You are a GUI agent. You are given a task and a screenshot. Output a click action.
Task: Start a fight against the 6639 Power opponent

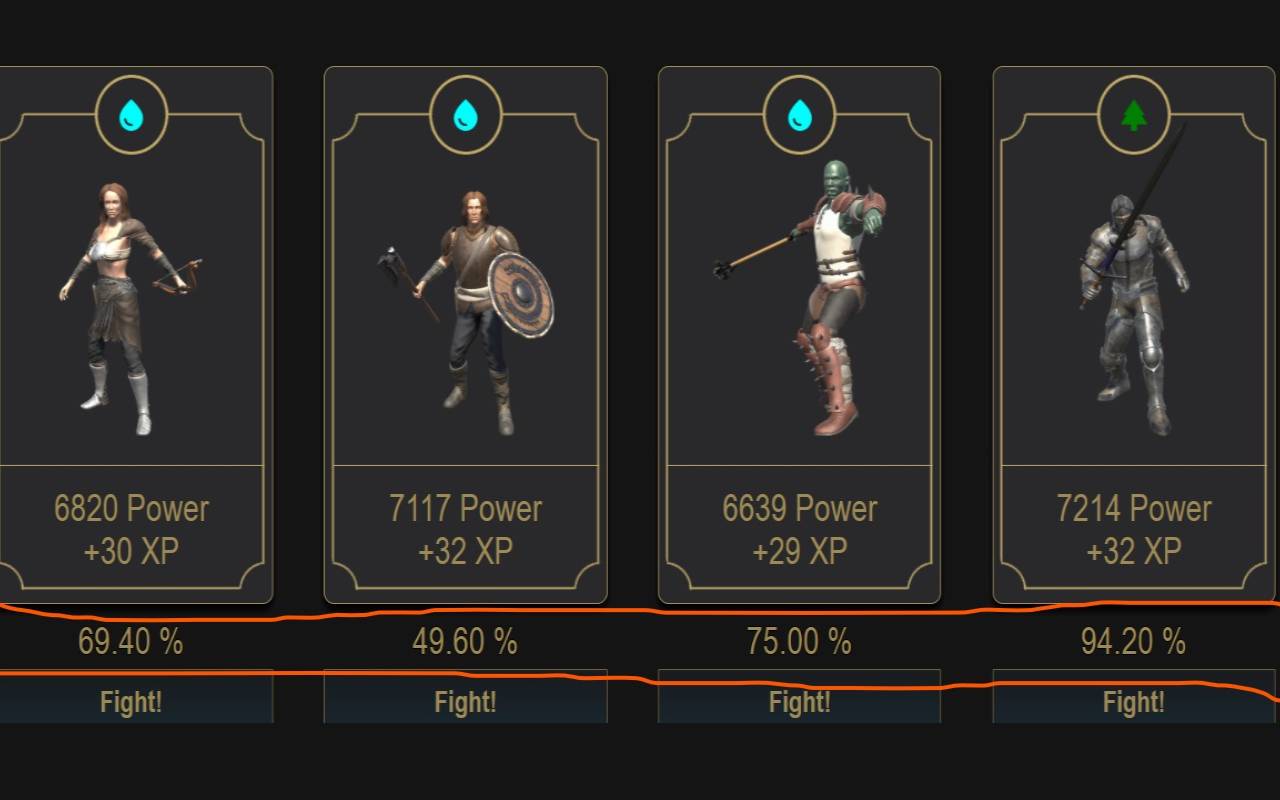pyautogui.click(x=799, y=700)
